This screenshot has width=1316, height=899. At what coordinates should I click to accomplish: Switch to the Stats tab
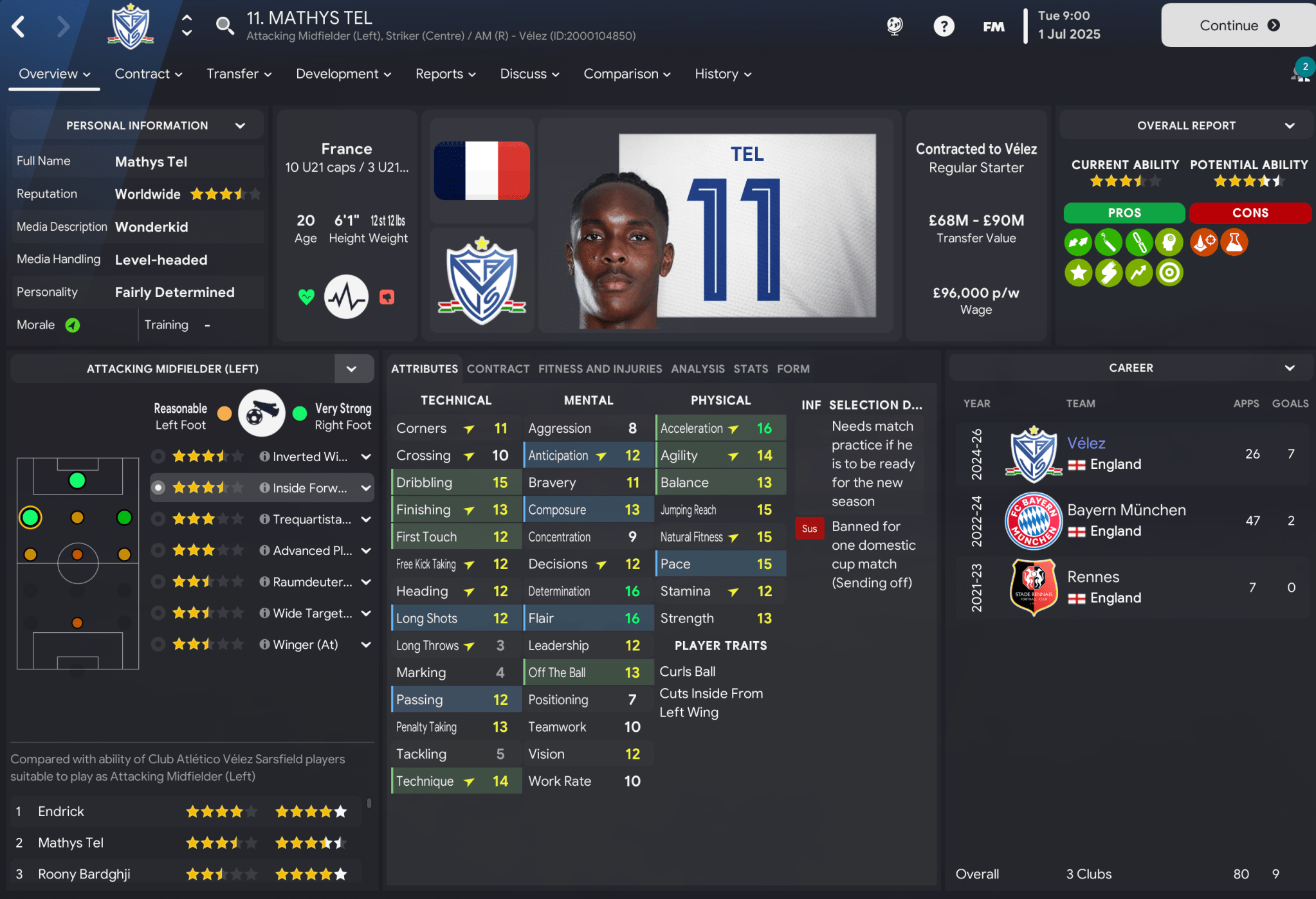point(750,368)
